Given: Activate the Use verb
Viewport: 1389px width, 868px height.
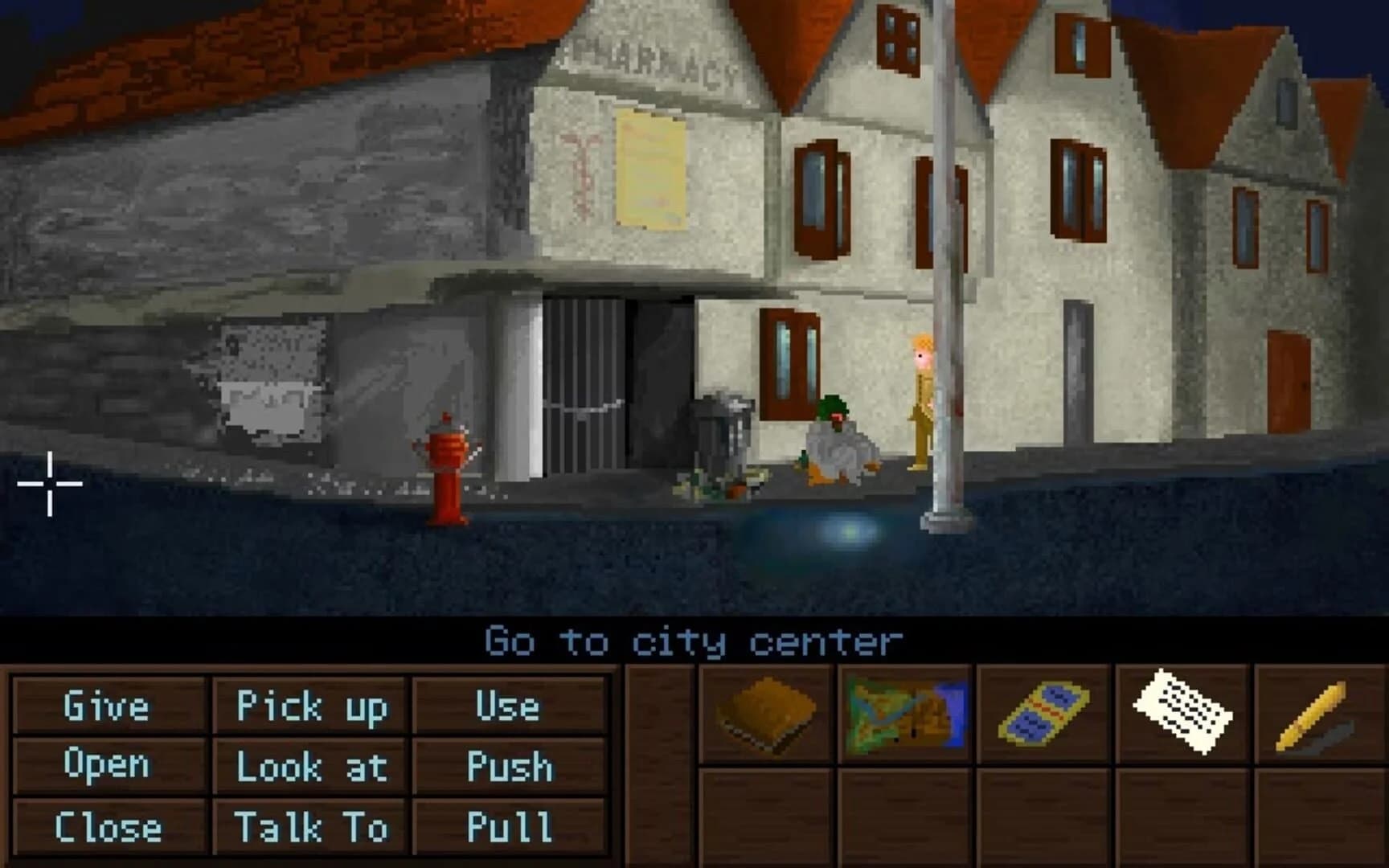Looking at the screenshot, I should pyautogui.click(x=507, y=708).
